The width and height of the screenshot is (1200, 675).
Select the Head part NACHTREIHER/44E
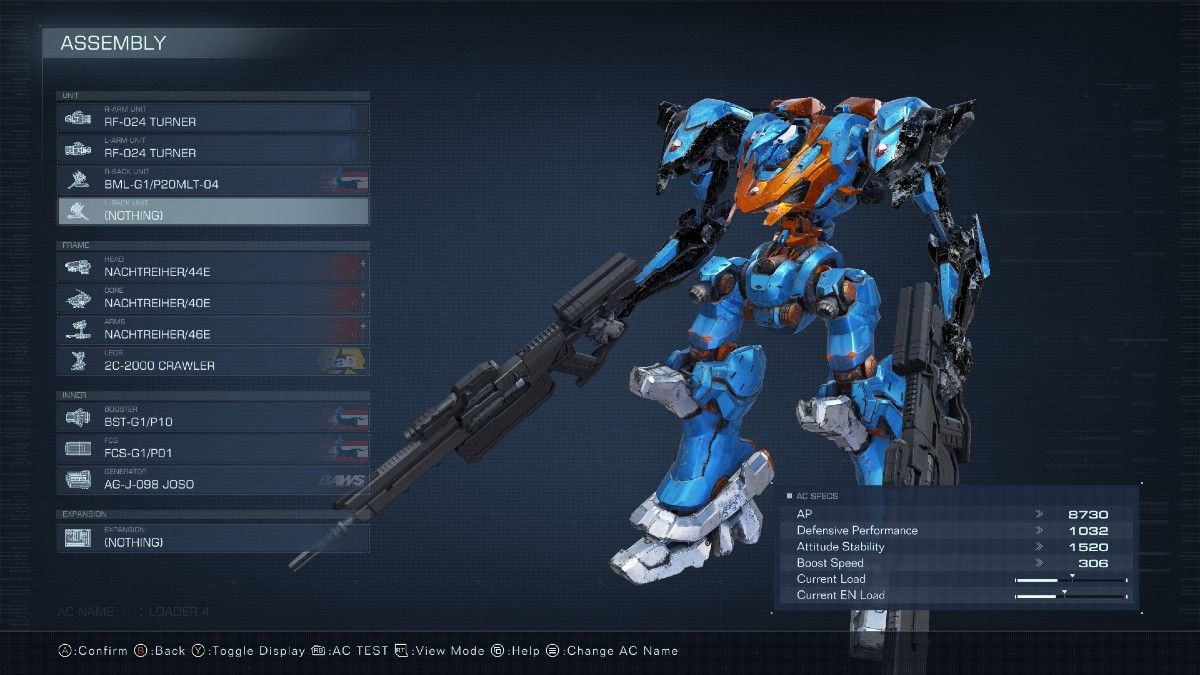click(213, 267)
